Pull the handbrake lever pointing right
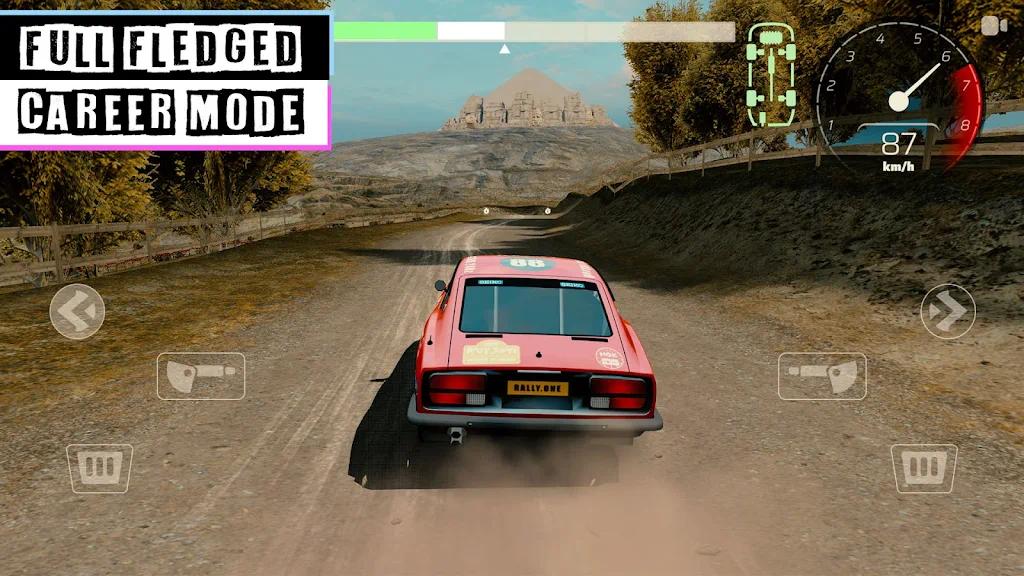 point(200,376)
